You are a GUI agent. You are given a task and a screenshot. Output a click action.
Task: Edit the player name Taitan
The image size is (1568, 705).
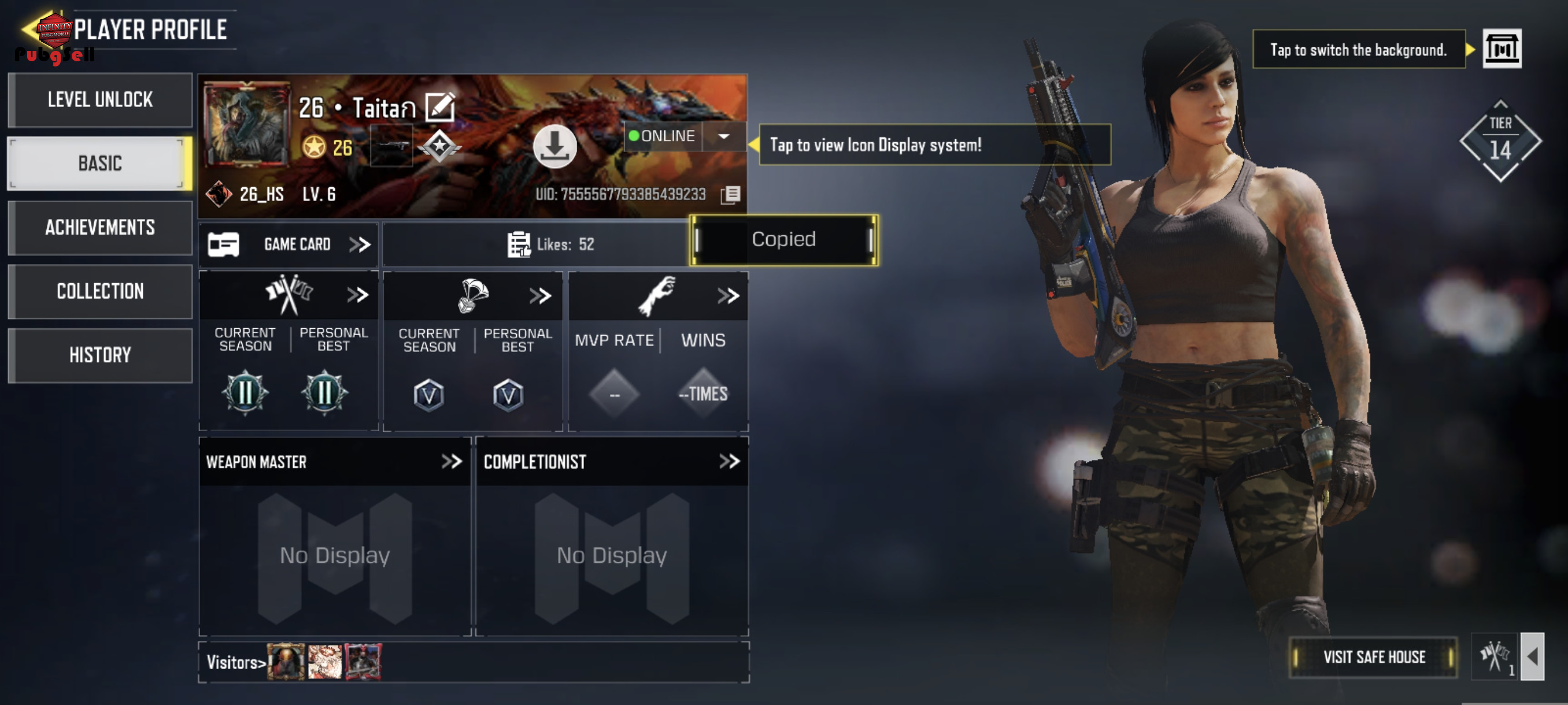[x=439, y=107]
